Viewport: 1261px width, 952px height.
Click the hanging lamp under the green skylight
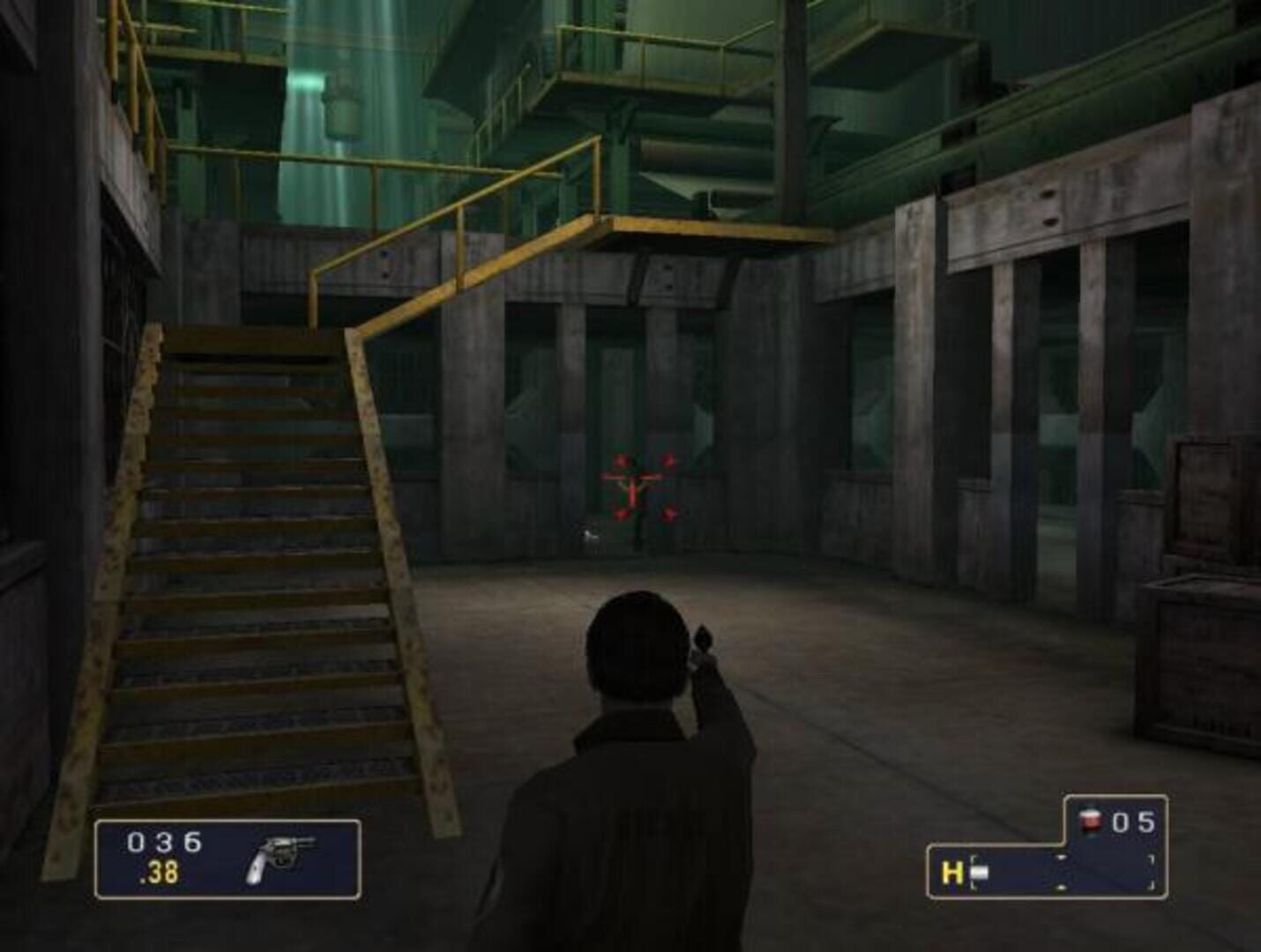click(x=337, y=97)
